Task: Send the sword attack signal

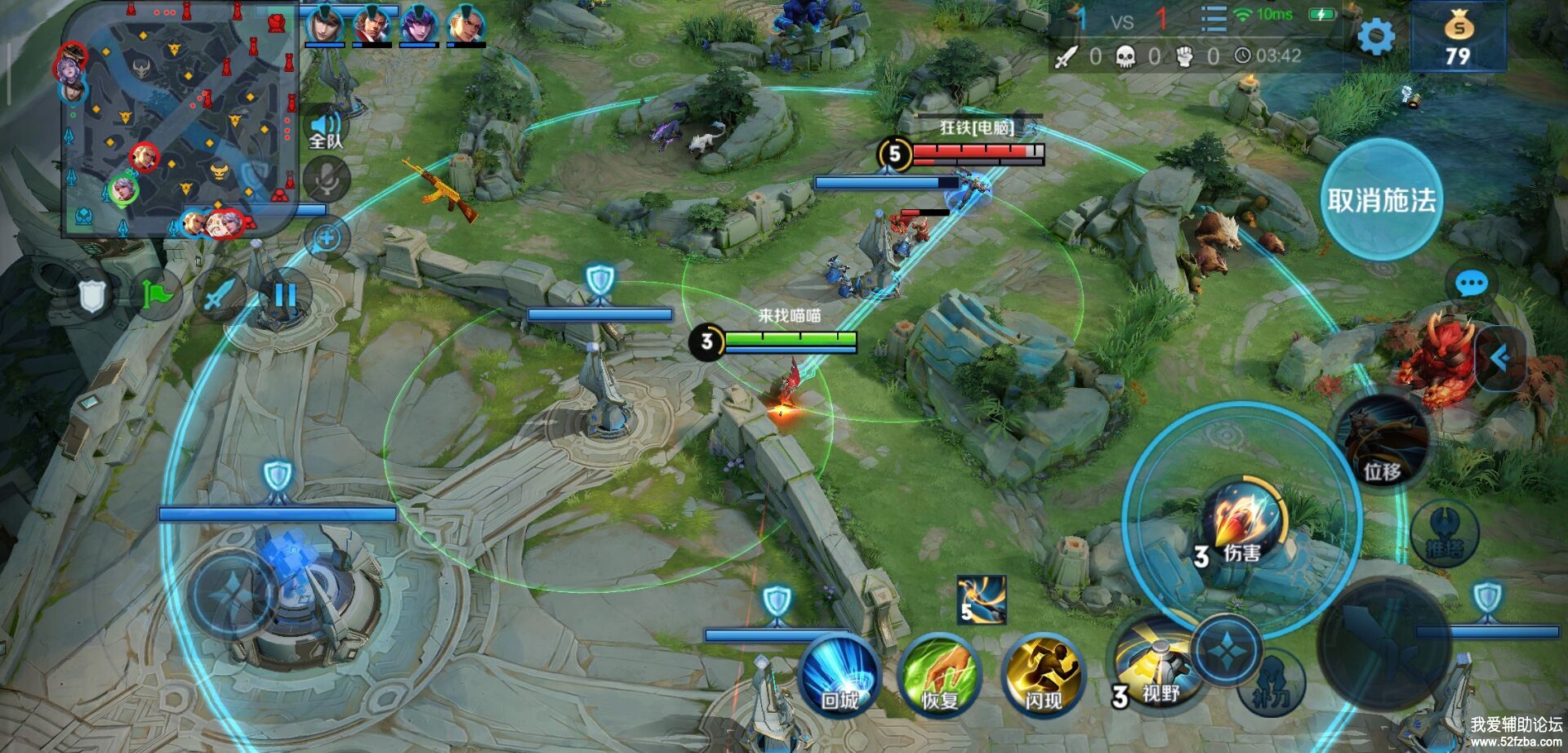Action: [219, 294]
